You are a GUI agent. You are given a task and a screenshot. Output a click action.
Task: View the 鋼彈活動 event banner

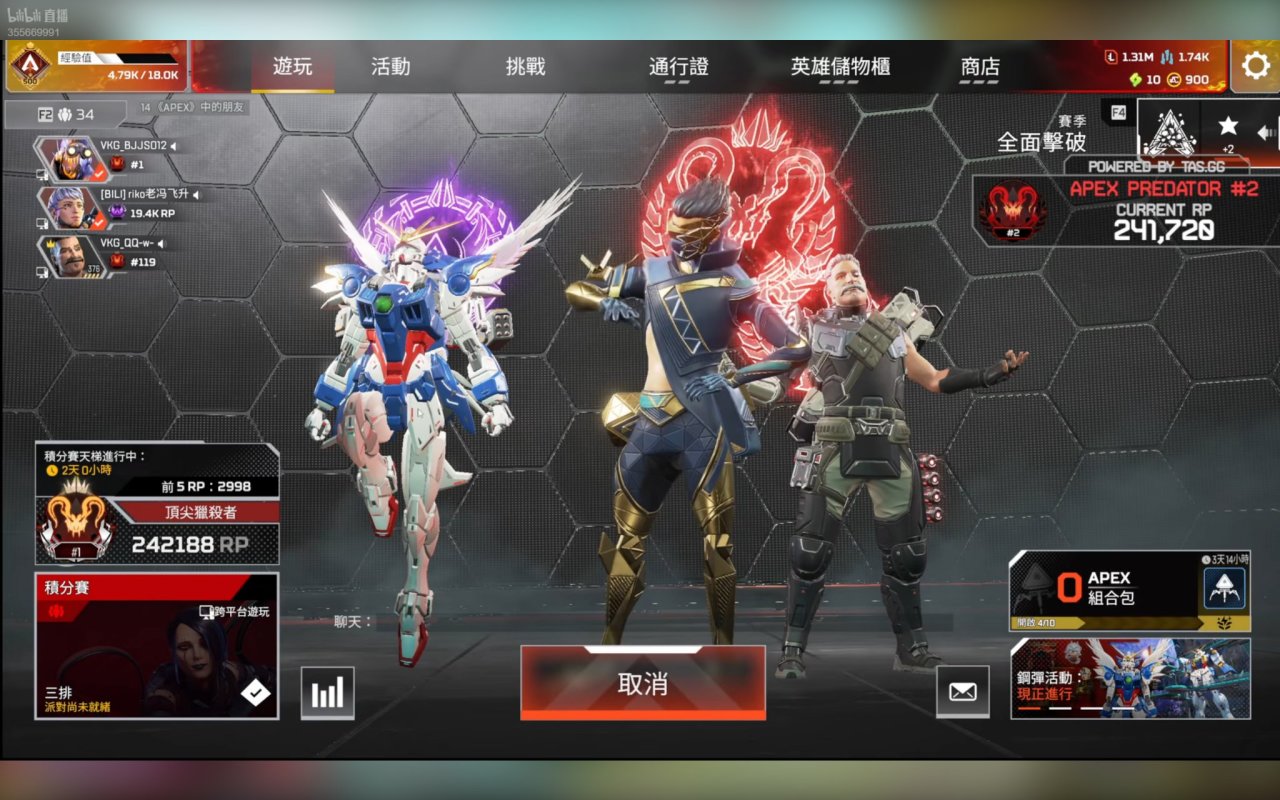[x=1130, y=679]
